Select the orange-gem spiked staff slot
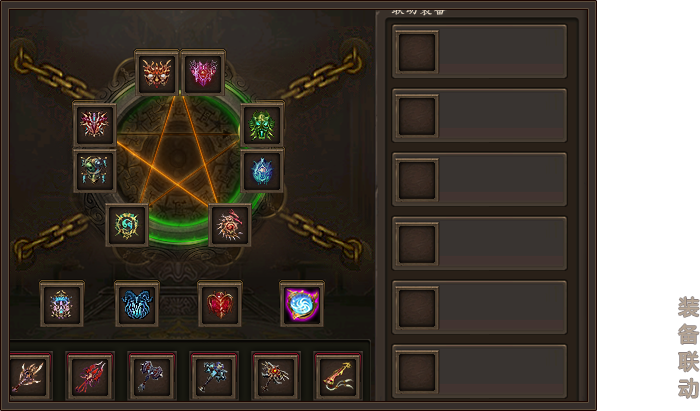The height and width of the screenshot is (411, 700). (x=275, y=376)
